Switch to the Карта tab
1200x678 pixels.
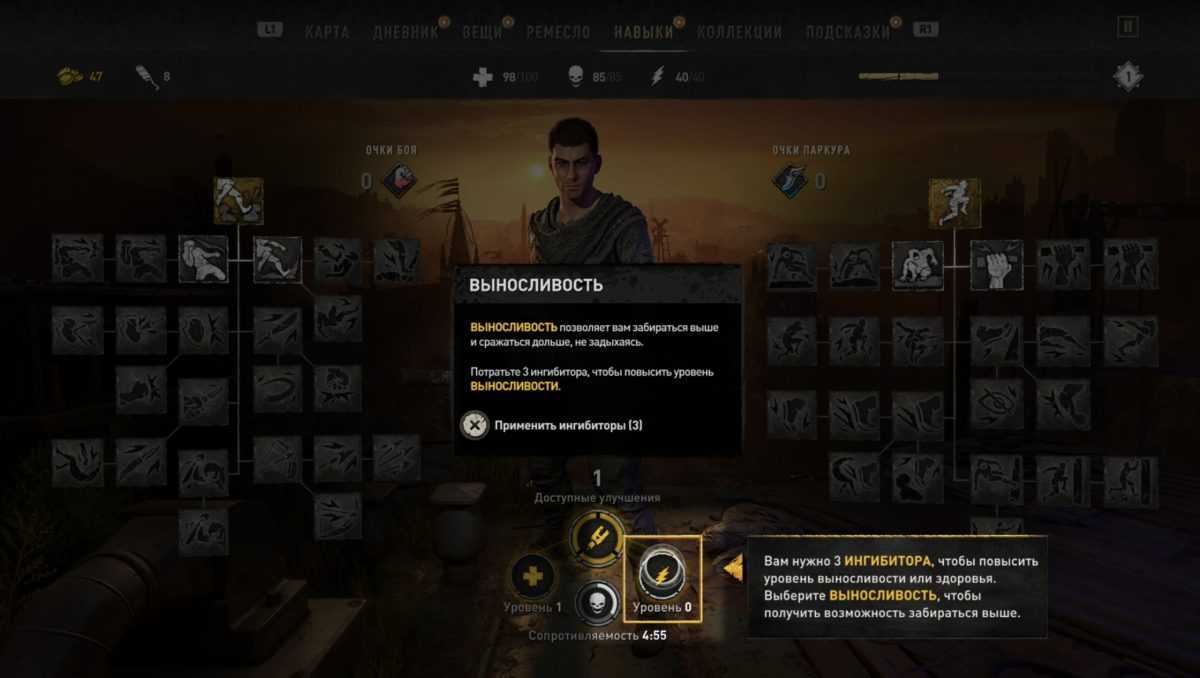pyautogui.click(x=326, y=32)
